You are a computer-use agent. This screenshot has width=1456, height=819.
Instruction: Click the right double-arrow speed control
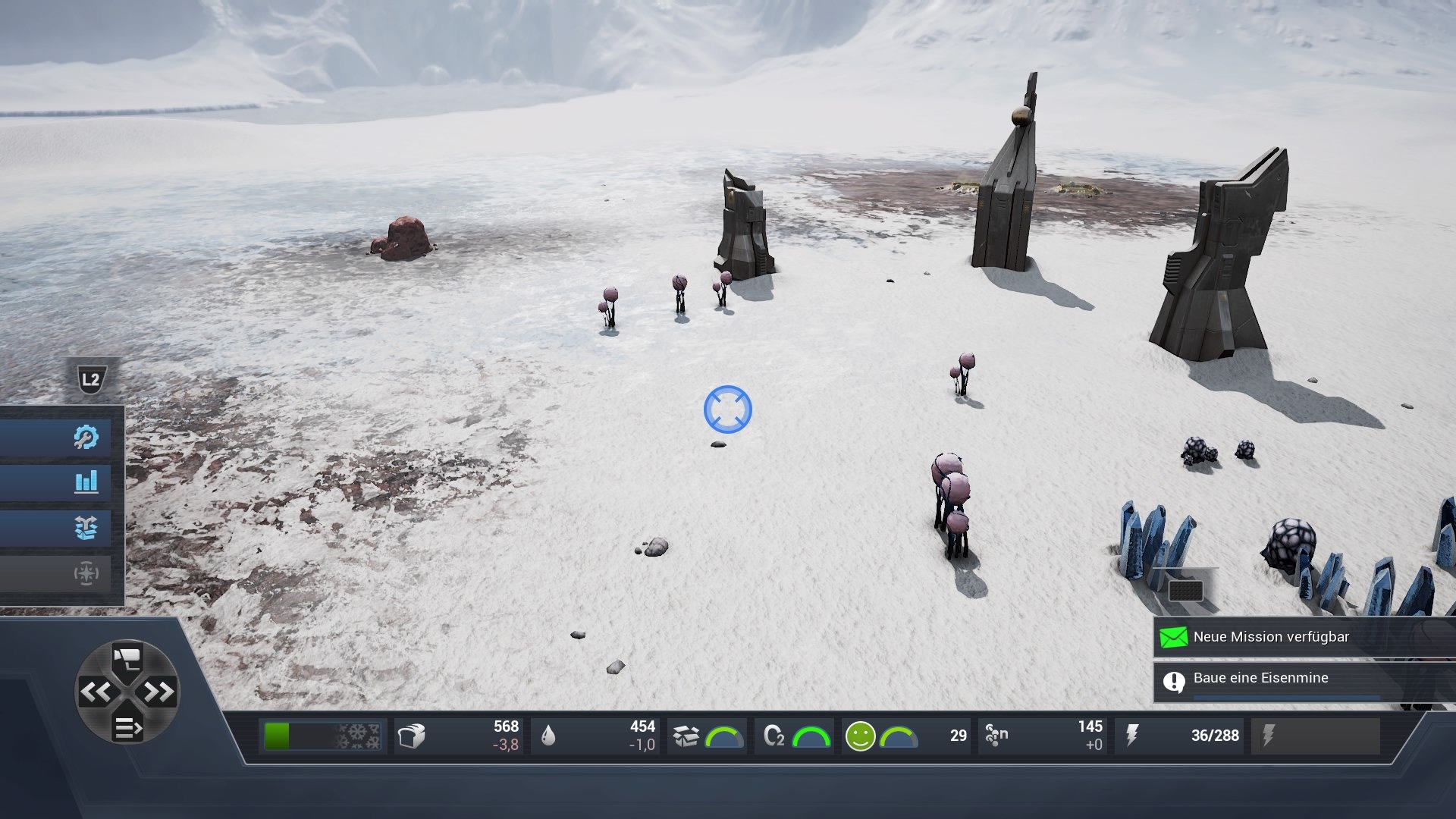tap(161, 694)
